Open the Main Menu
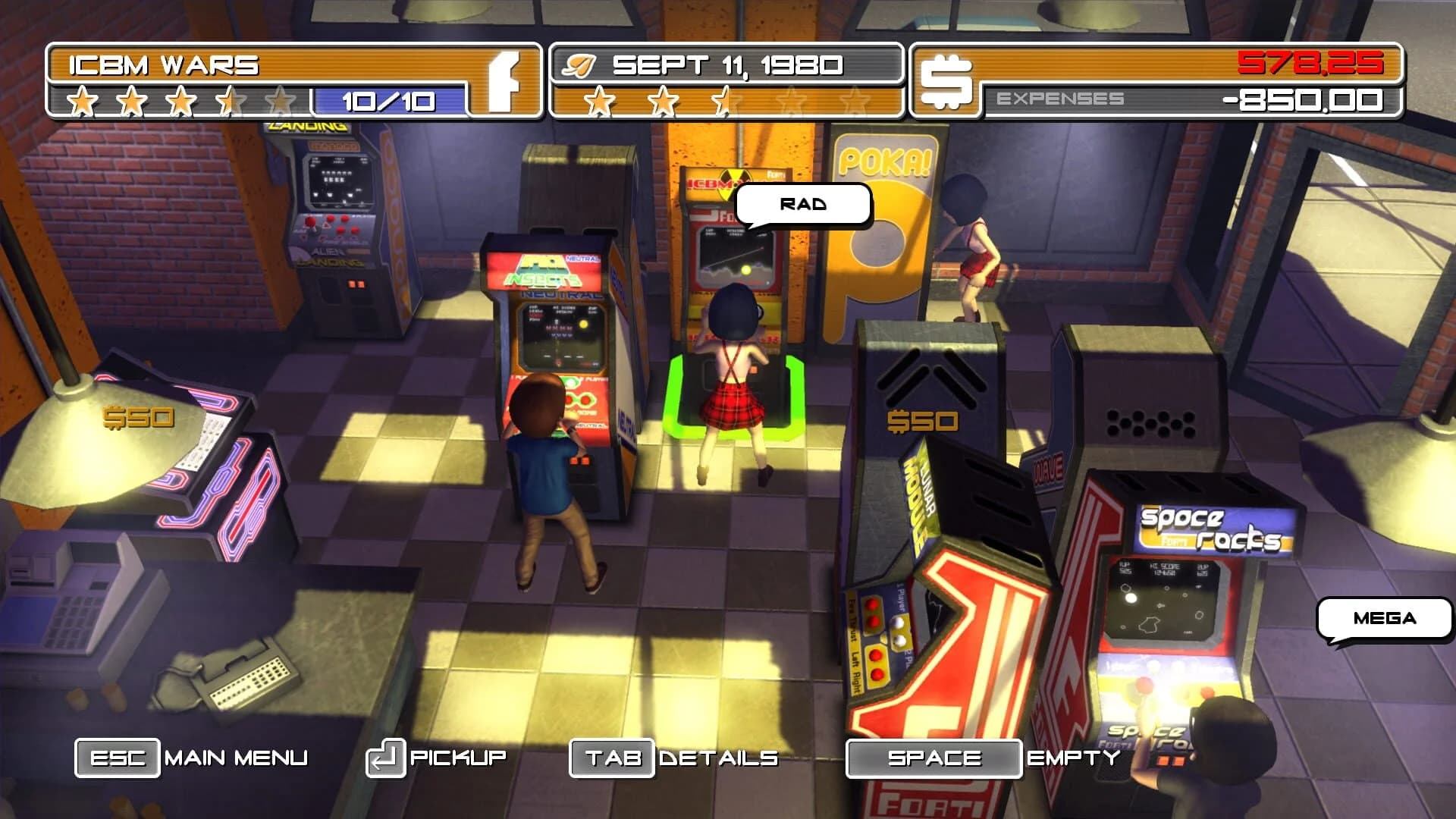1456x819 pixels. pos(237,757)
